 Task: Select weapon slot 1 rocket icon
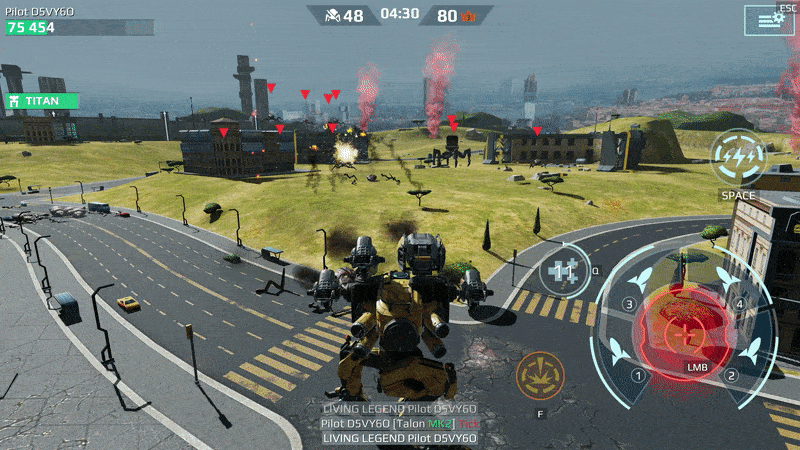pos(620,350)
